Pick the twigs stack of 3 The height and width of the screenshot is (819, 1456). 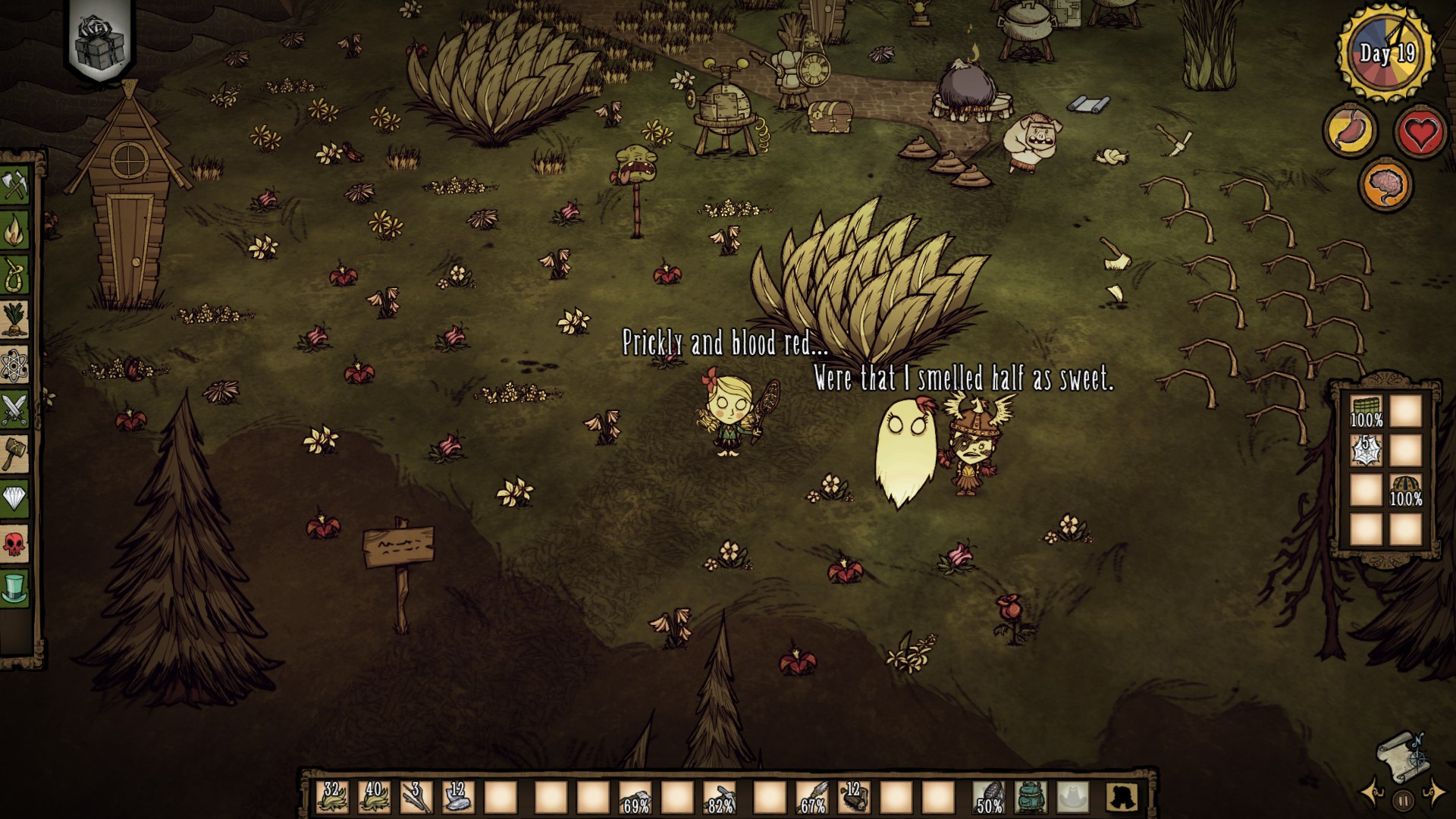[x=416, y=796]
